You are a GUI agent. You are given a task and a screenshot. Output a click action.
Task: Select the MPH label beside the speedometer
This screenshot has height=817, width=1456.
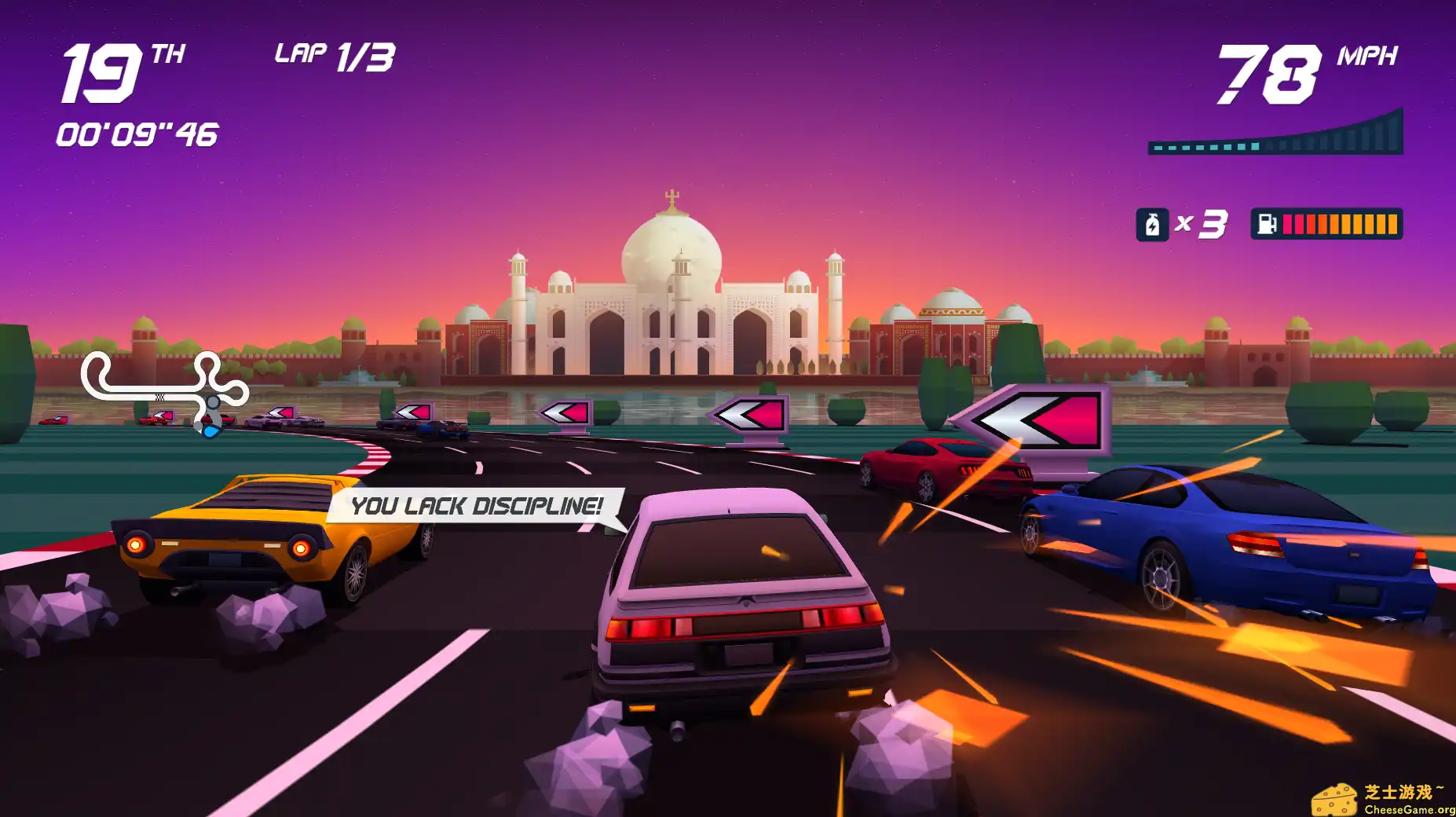point(1368,56)
